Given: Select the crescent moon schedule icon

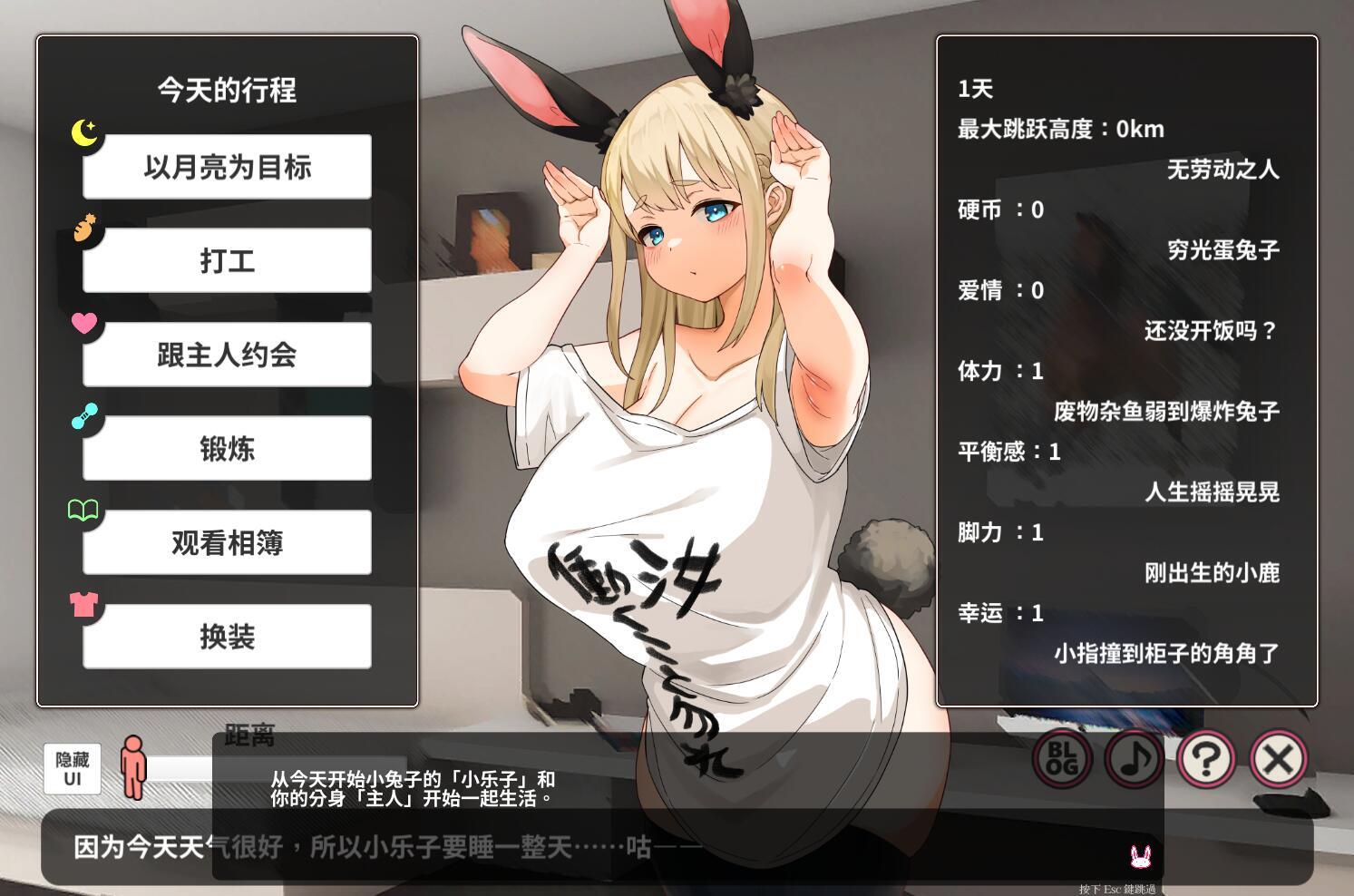Looking at the screenshot, I should click(84, 134).
